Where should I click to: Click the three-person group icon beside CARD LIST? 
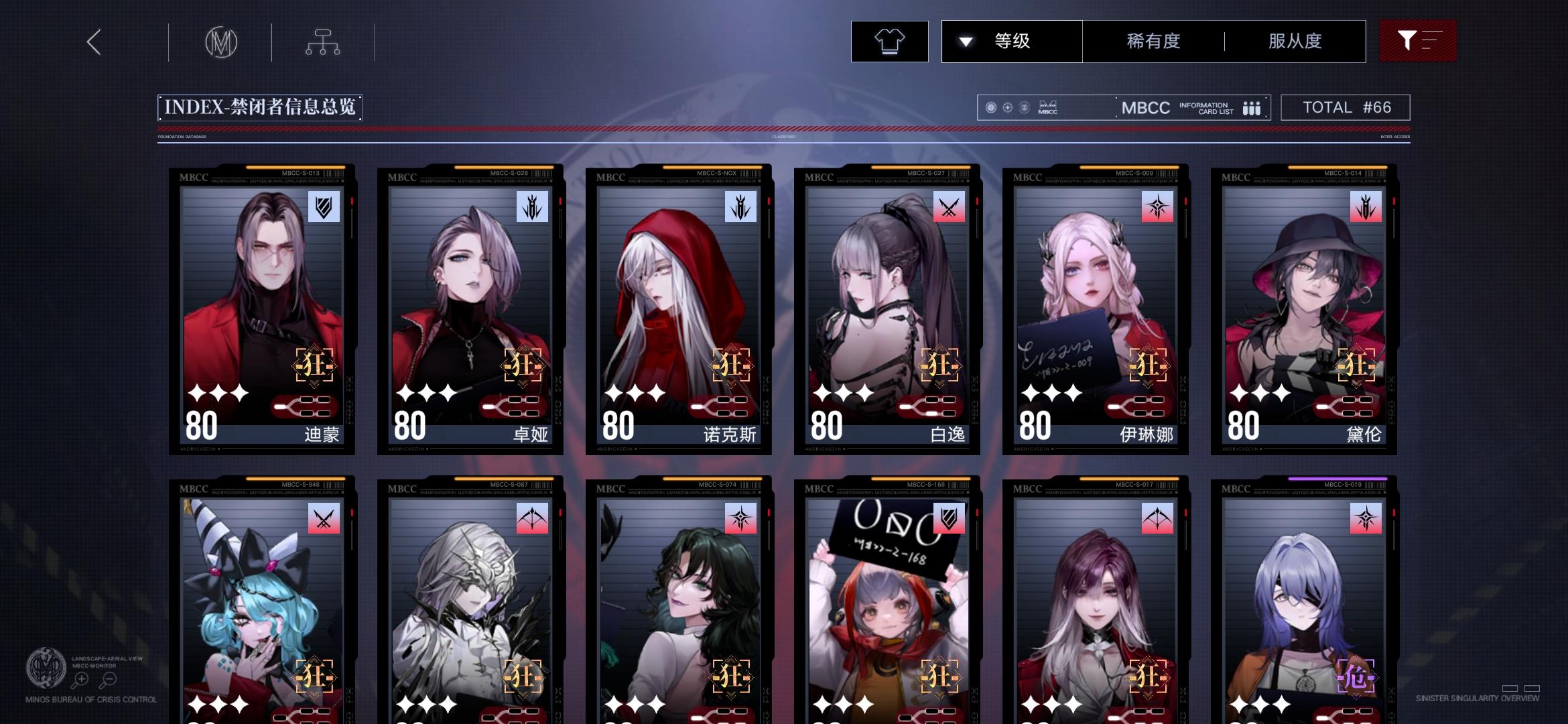(1252, 107)
